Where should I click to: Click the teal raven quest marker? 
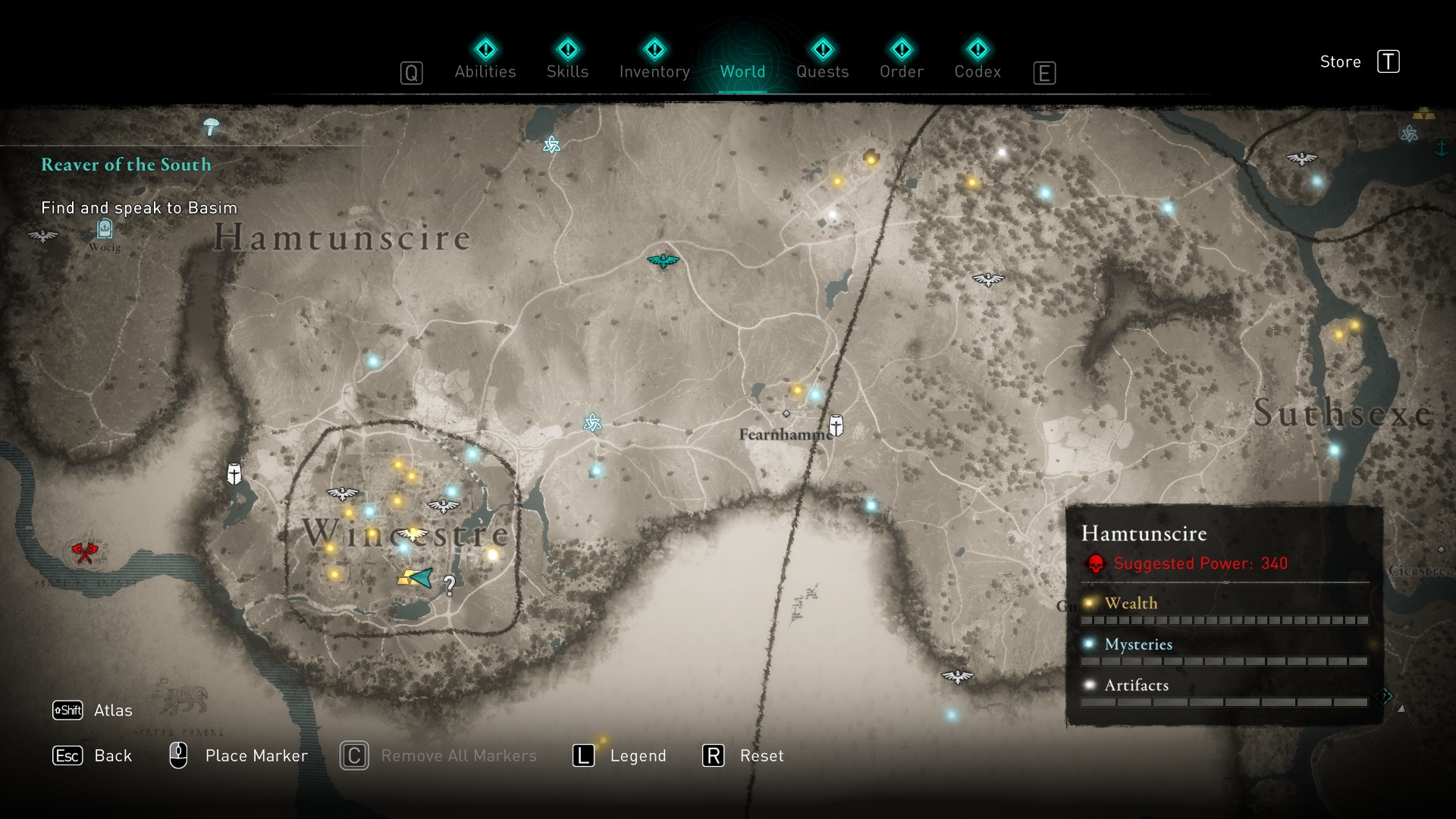pos(663,261)
